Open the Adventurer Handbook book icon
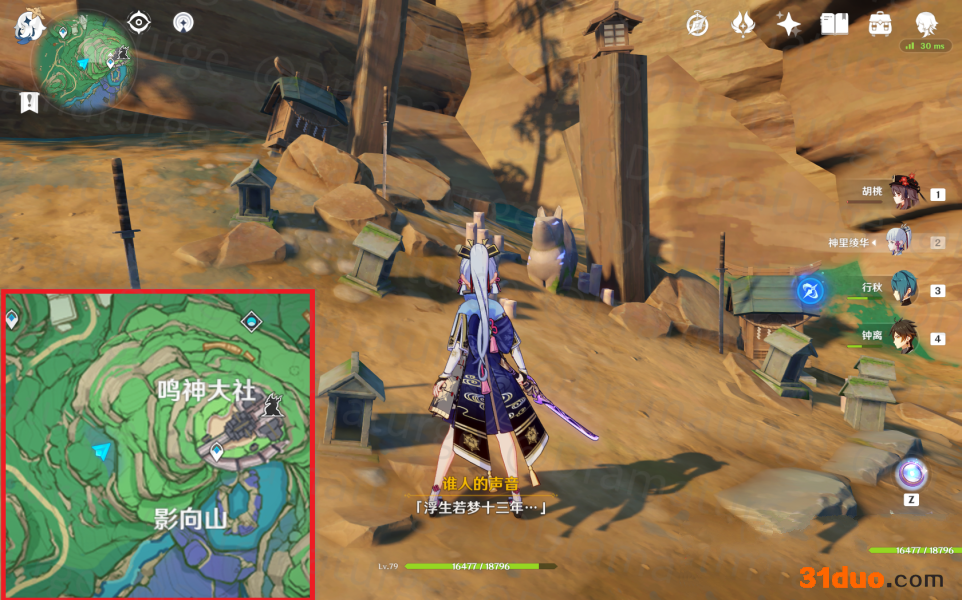This screenshot has height=600, width=962. [834, 24]
